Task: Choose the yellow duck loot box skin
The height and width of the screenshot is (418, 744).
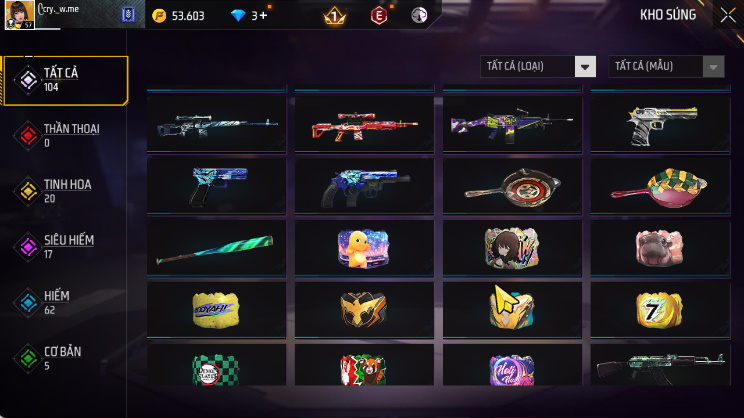Action: pyautogui.click(x=364, y=247)
